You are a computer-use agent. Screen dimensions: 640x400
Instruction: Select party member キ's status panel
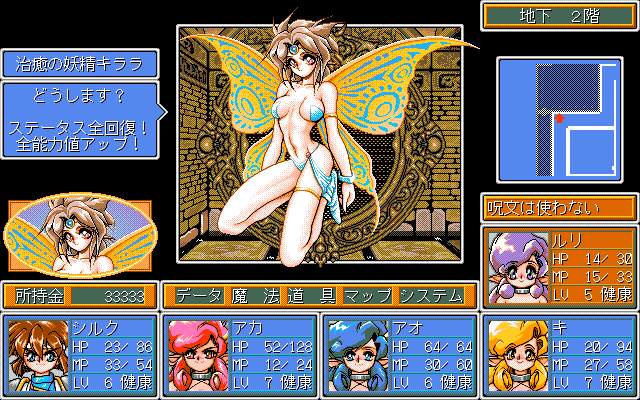tap(558, 355)
